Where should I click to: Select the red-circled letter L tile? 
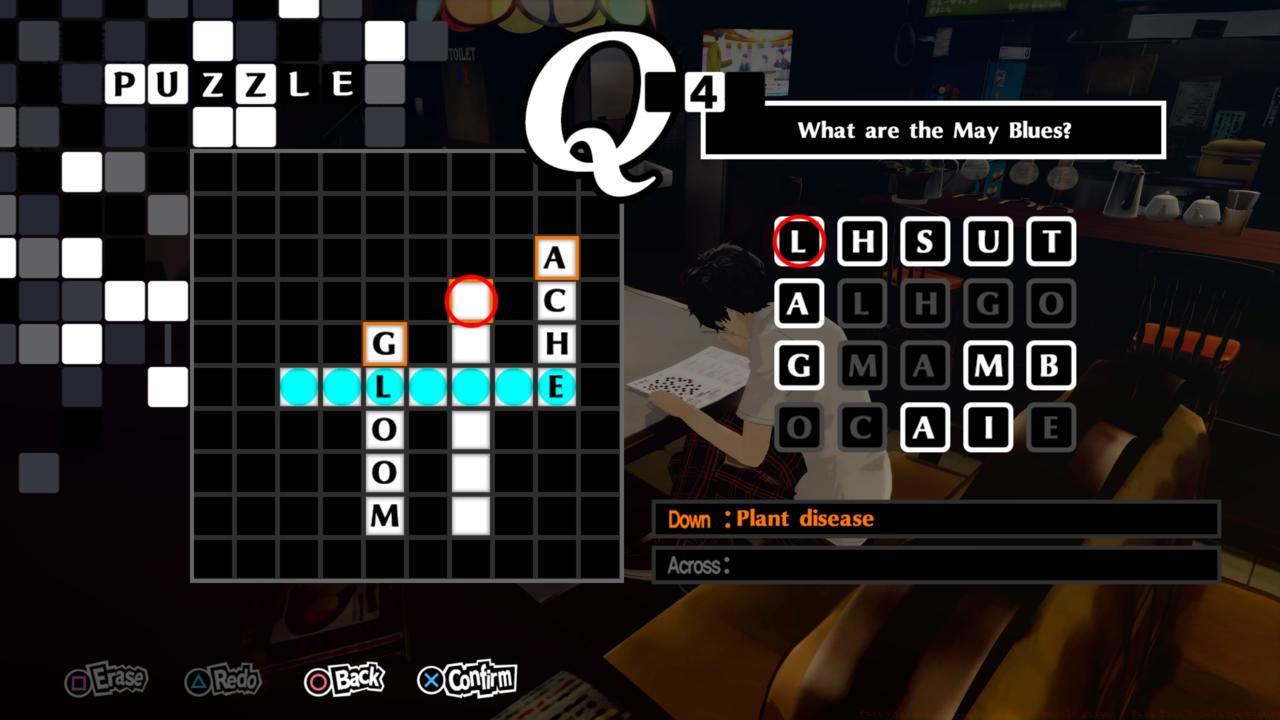[x=796, y=240]
